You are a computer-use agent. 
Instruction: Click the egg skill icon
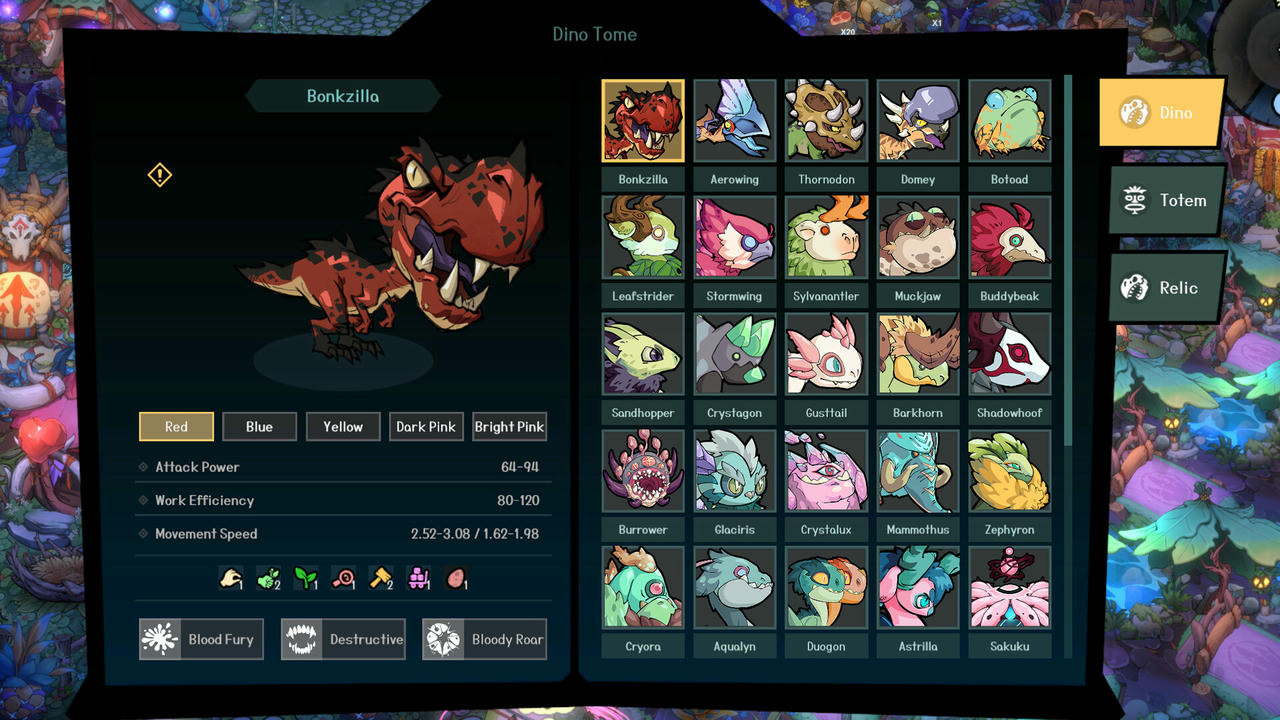click(455, 577)
